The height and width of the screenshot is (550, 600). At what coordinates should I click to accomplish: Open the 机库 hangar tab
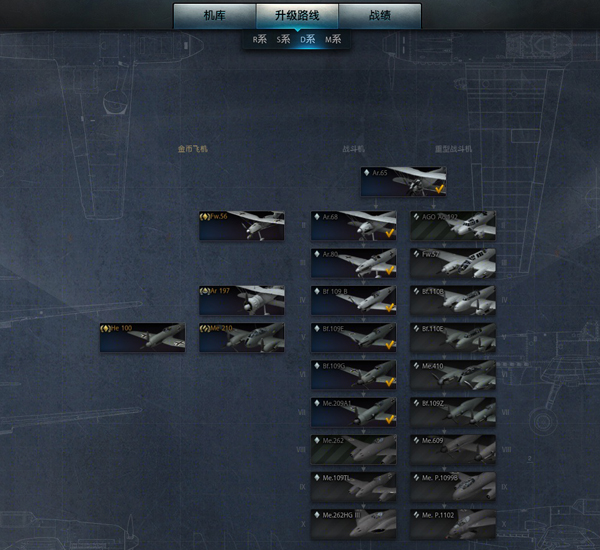pyautogui.click(x=214, y=16)
